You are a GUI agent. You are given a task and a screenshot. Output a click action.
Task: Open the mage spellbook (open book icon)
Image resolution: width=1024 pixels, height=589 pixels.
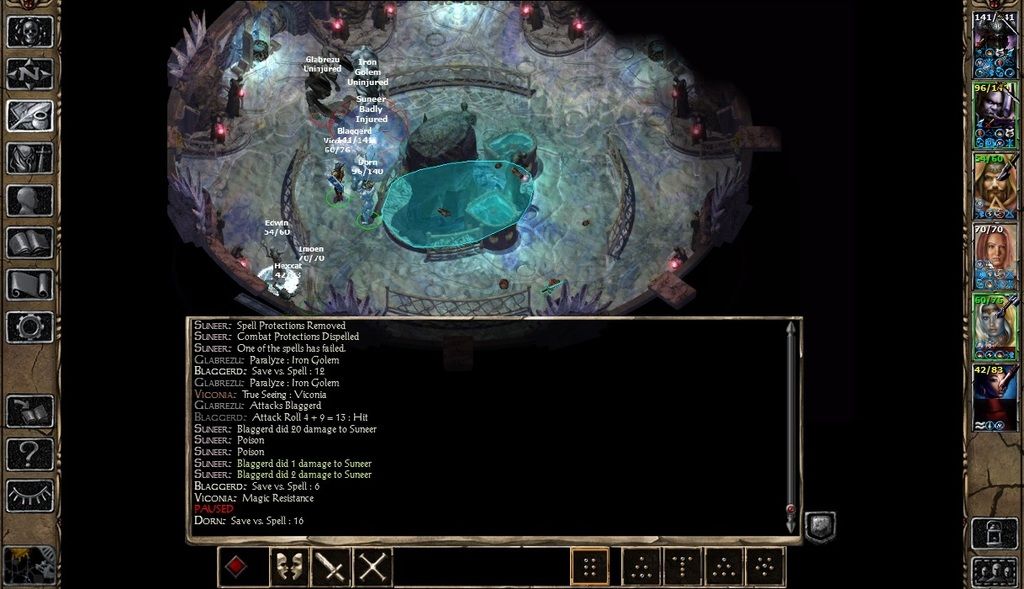point(30,242)
